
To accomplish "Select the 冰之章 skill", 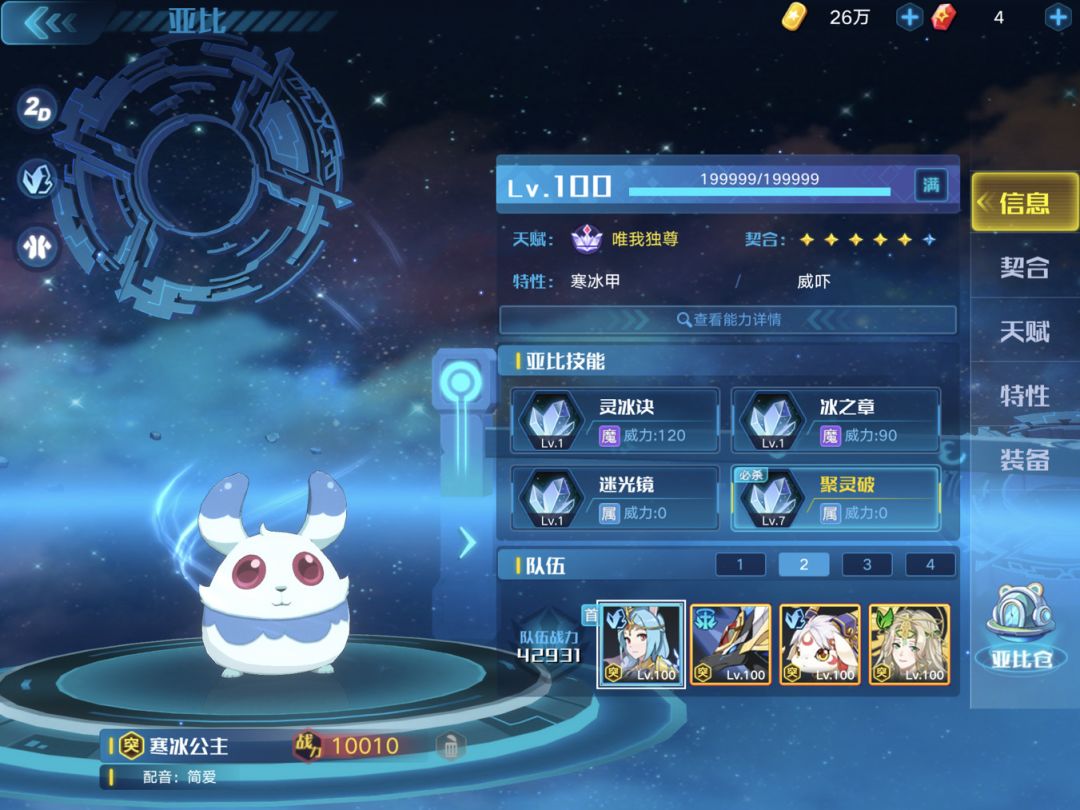I will (x=836, y=421).
